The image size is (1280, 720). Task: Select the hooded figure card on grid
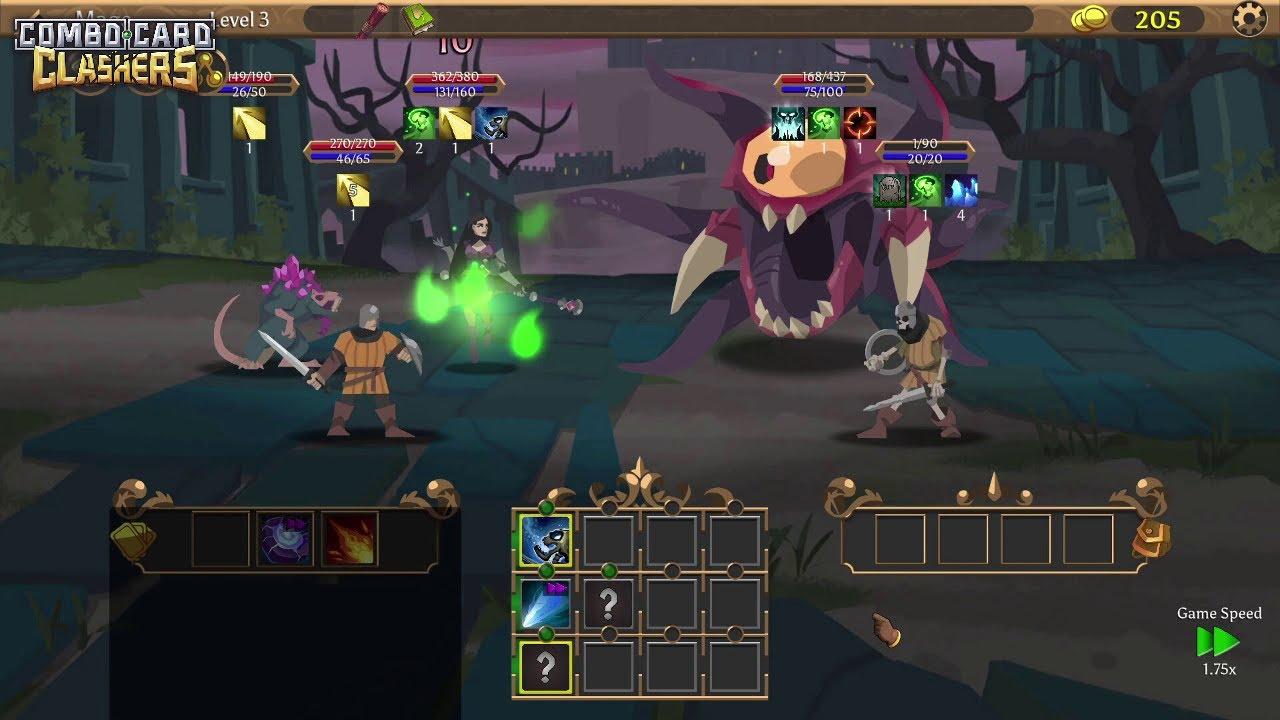point(546,541)
